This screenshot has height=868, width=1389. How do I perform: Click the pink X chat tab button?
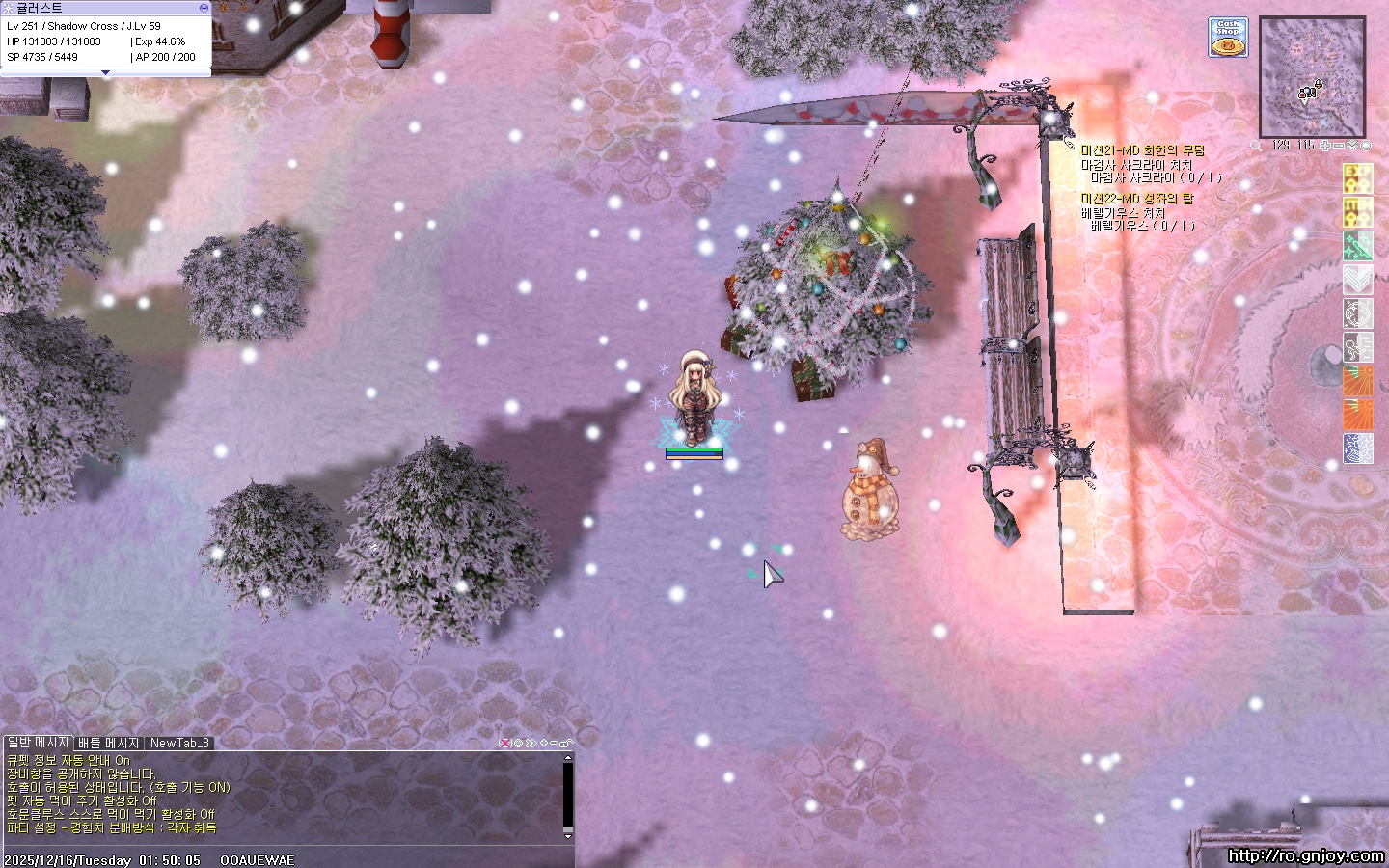[x=504, y=743]
